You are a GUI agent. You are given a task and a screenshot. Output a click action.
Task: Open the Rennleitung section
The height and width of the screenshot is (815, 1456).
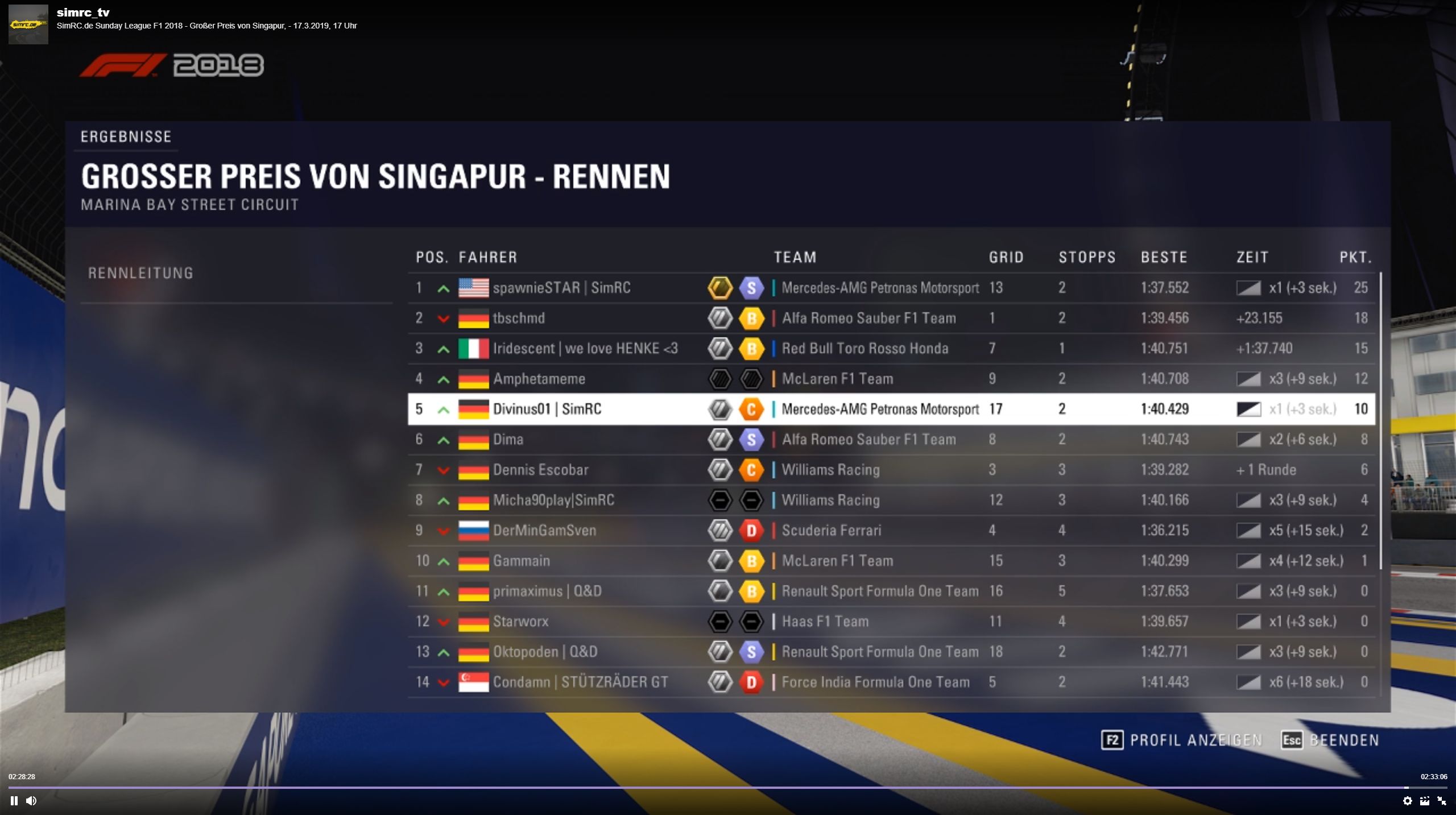[140, 273]
